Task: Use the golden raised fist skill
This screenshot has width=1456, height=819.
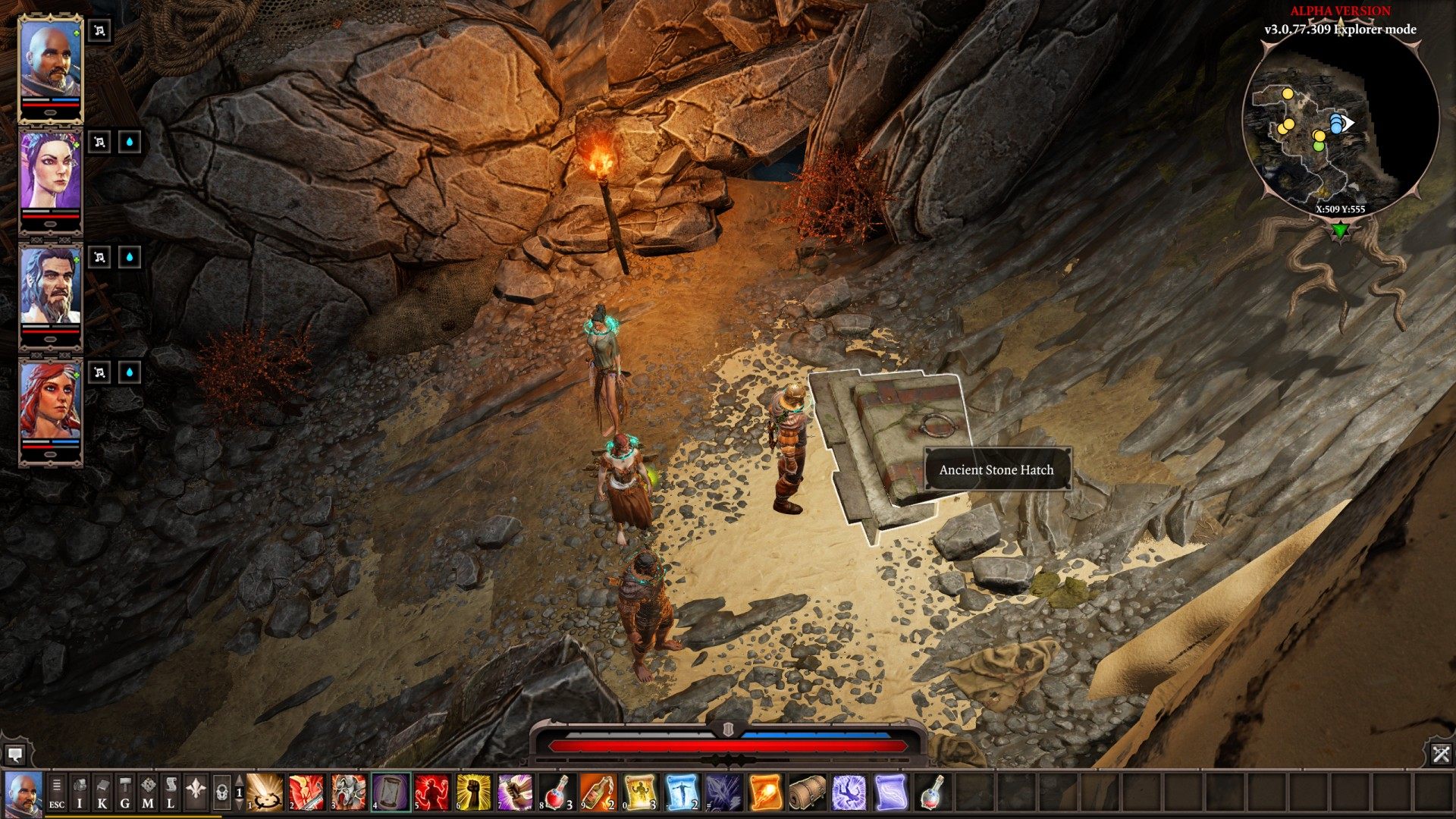Action: point(474,792)
